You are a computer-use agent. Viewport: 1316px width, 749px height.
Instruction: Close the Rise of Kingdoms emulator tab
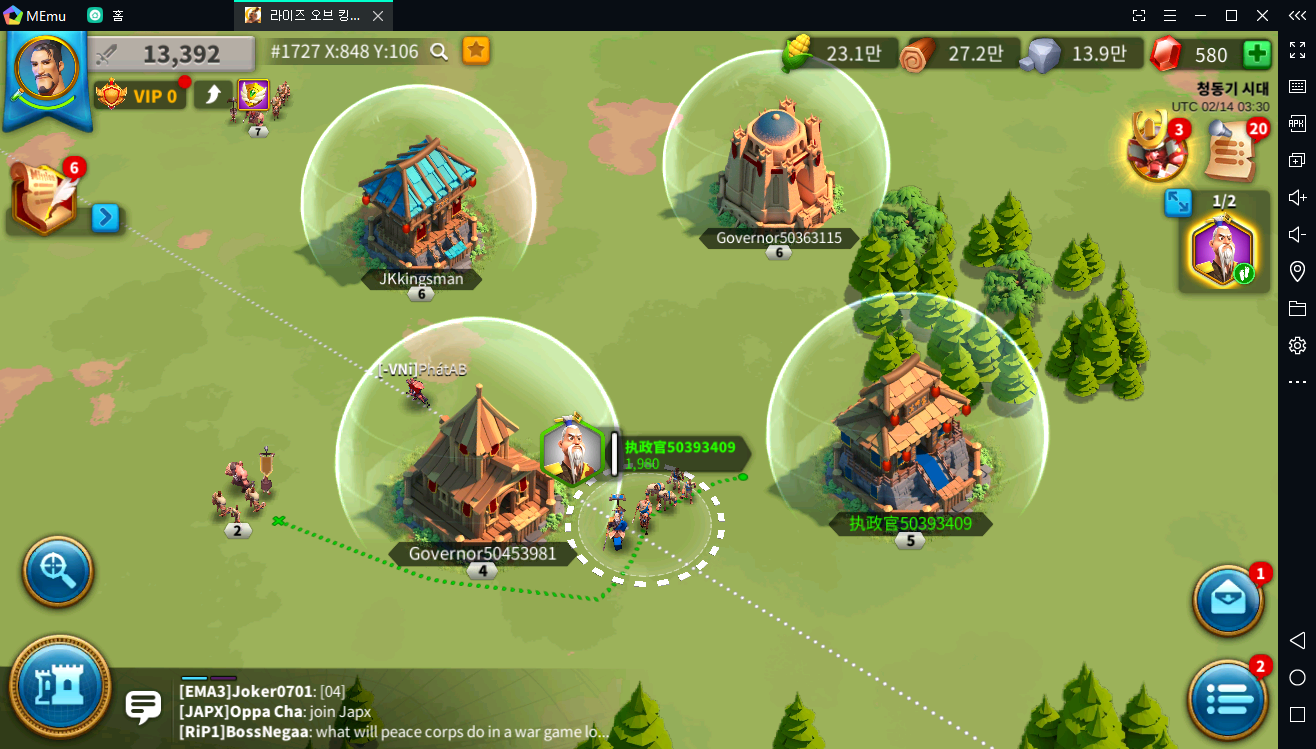pos(377,16)
